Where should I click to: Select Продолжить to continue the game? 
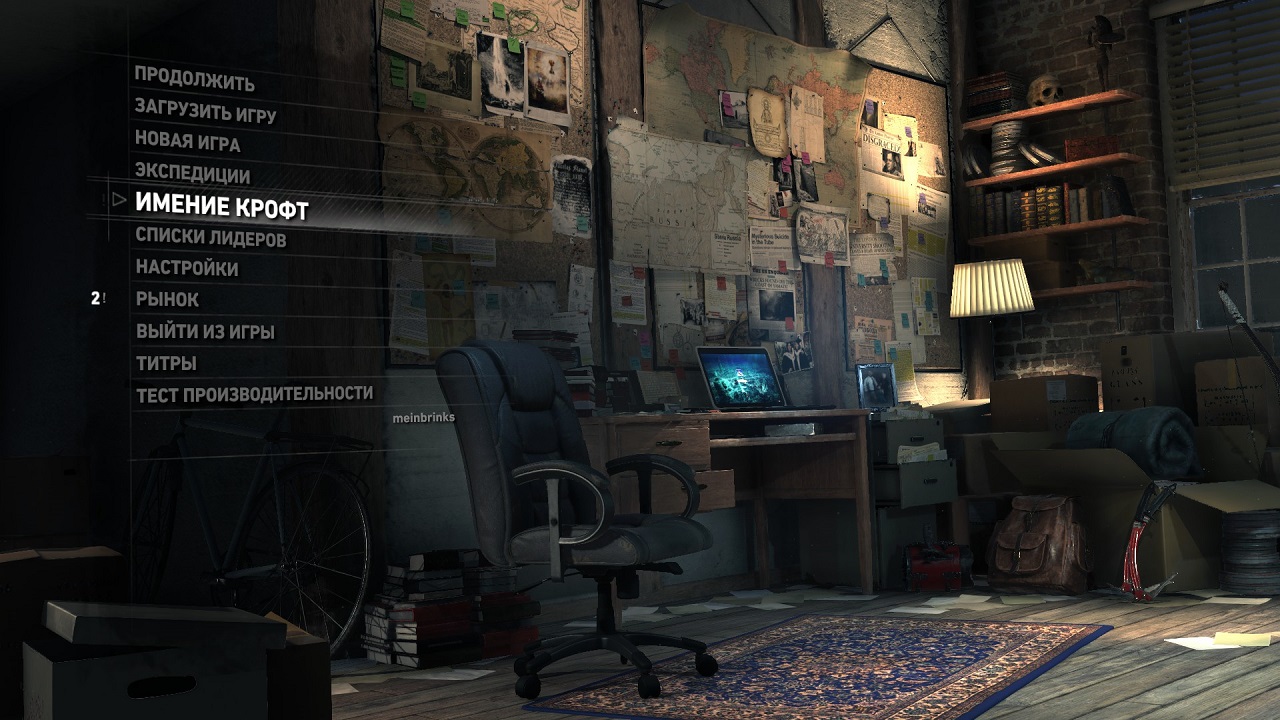[194, 80]
